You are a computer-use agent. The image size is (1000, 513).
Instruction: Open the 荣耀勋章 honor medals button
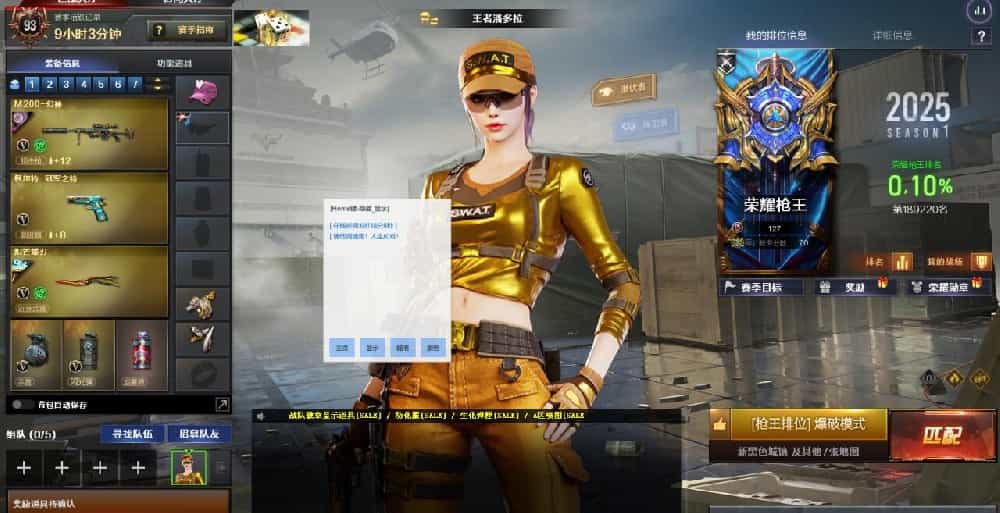click(x=940, y=287)
